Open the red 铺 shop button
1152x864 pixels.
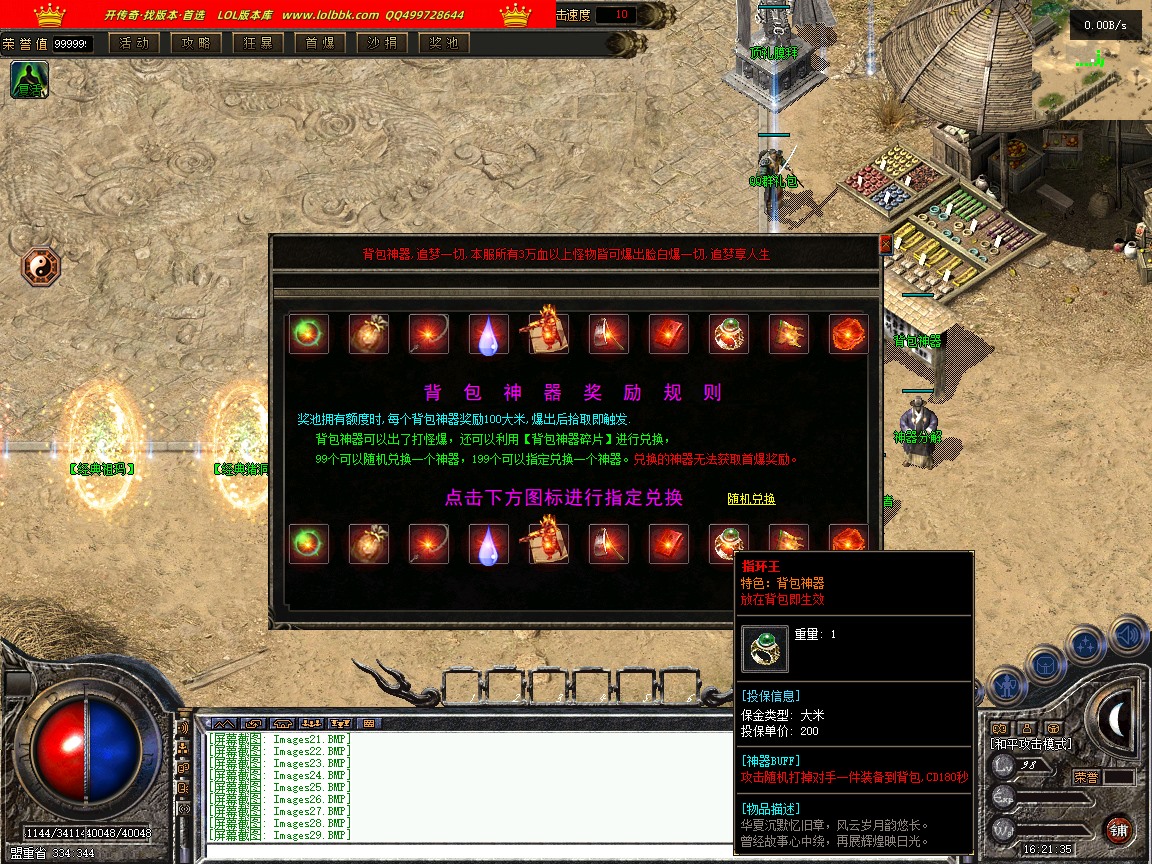(1118, 829)
